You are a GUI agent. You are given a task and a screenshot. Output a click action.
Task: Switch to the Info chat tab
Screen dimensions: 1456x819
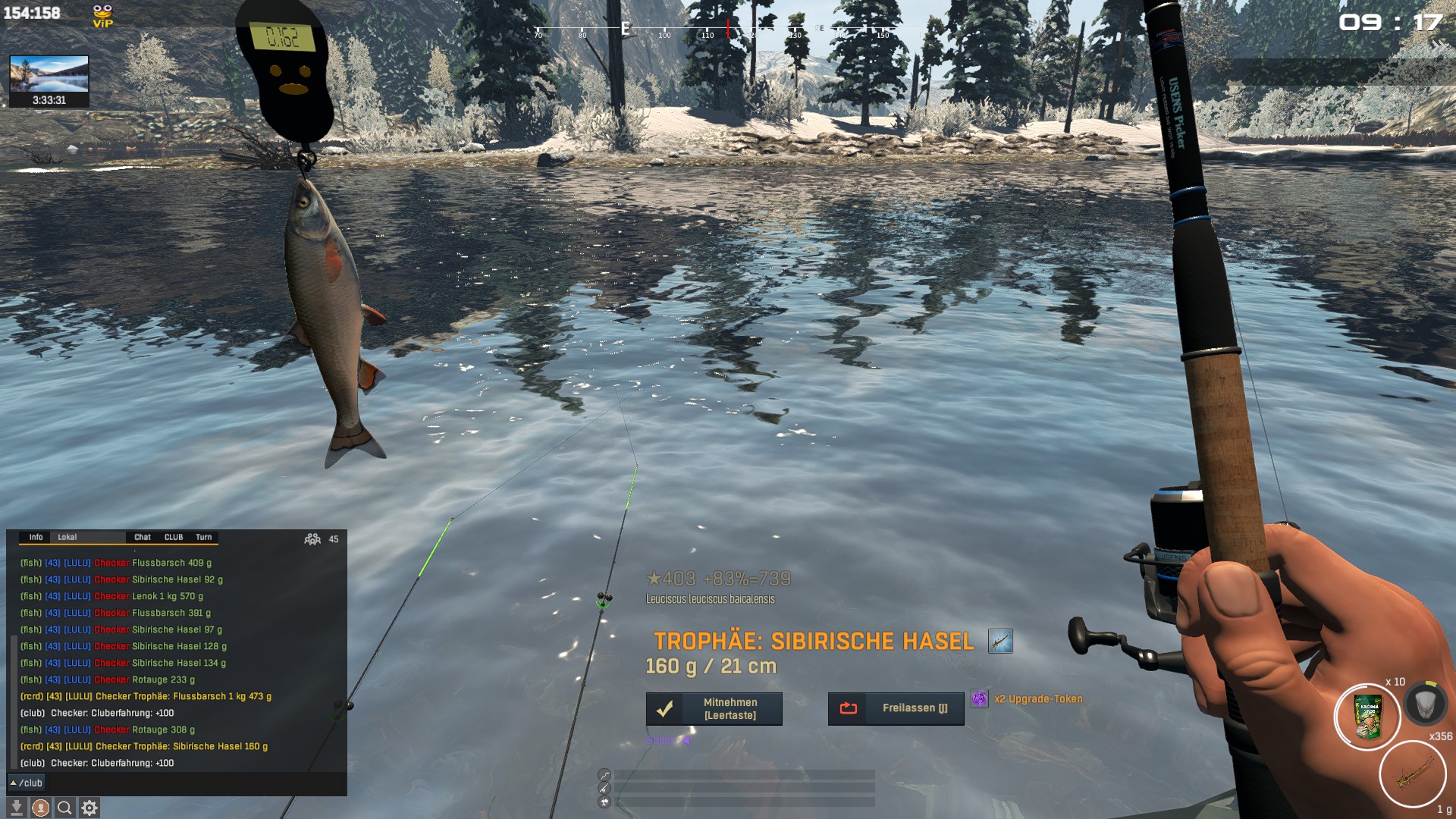(x=36, y=537)
